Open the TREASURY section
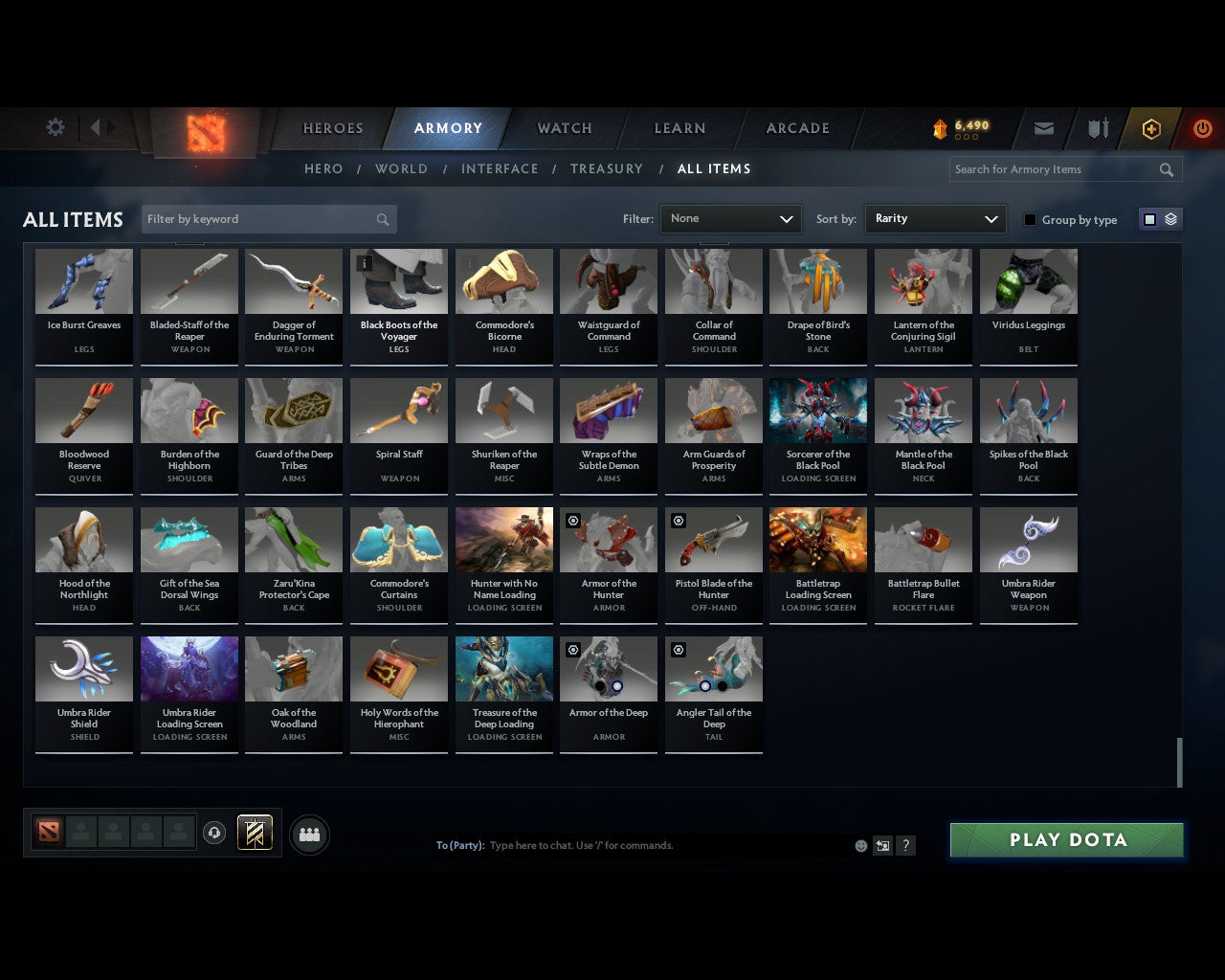The image size is (1225, 980). (606, 168)
